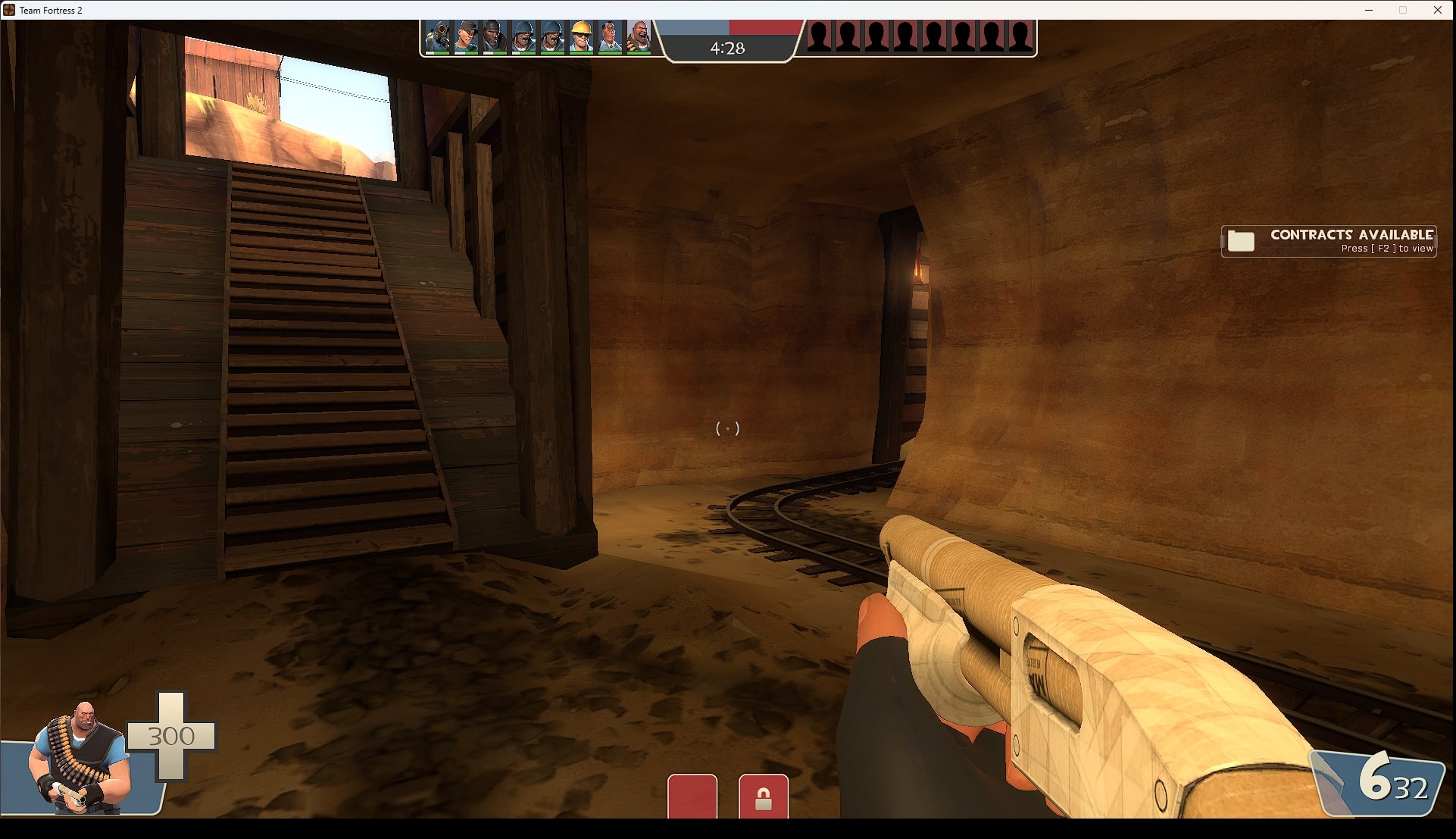This screenshot has width=1456, height=839.
Task: Click the Team Fortress 2 title bar icon
Action: pos(10,10)
